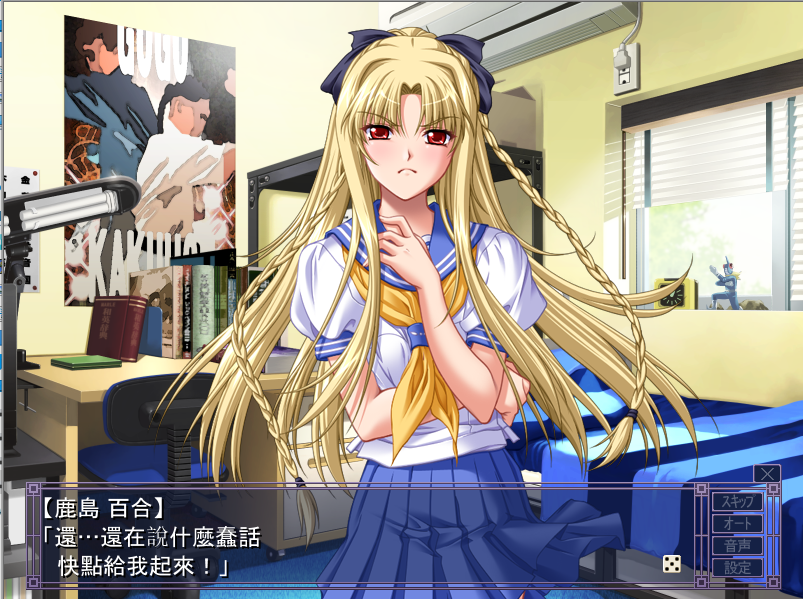Open the 設定 (Settings) menu
Viewport: 803px width, 599px height.
pyautogui.click(x=736, y=568)
